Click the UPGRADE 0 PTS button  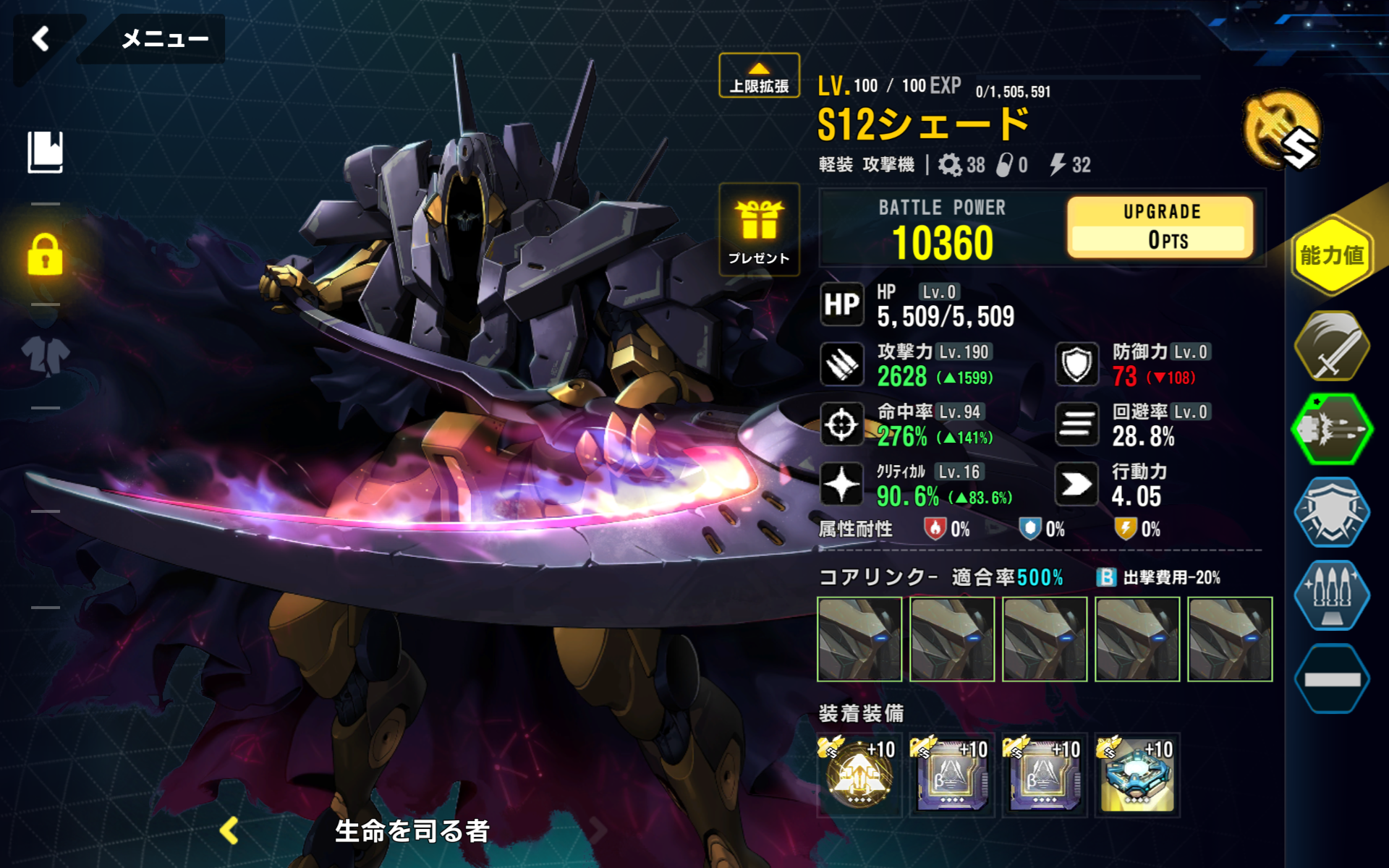(x=1160, y=227)
